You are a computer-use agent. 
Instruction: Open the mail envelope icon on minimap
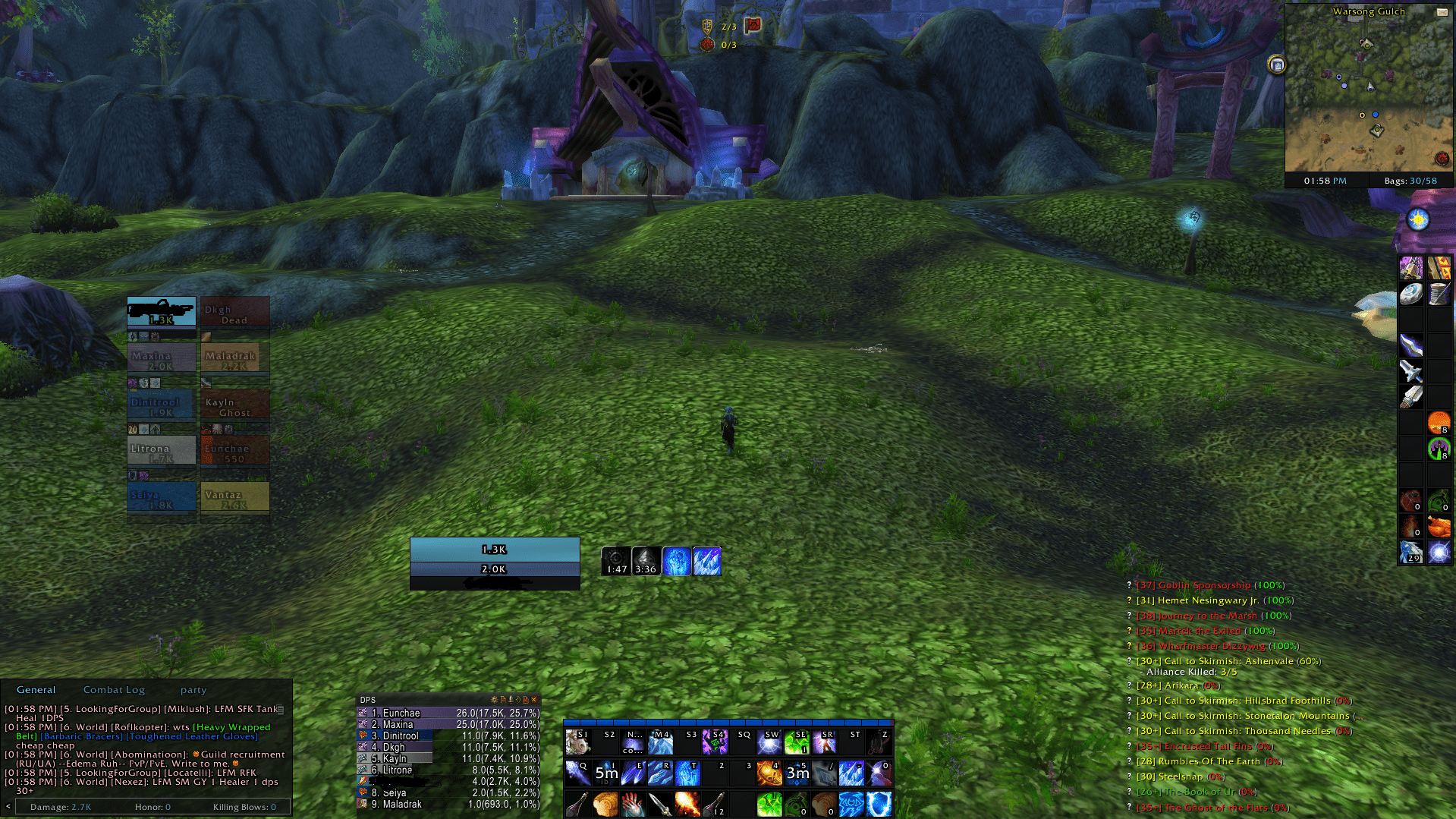pos(1441,12)
